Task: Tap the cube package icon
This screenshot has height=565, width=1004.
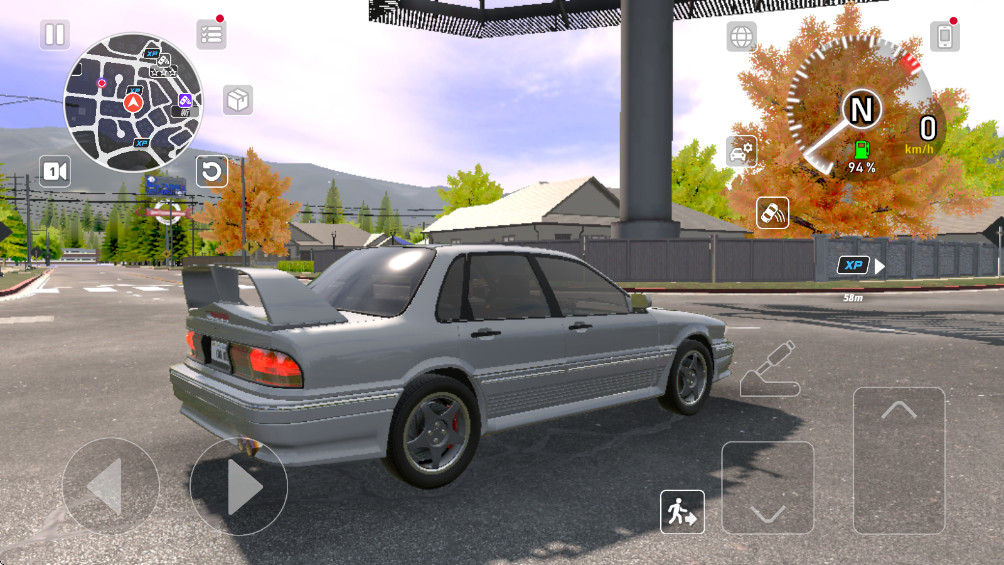Action: point(238,100)
